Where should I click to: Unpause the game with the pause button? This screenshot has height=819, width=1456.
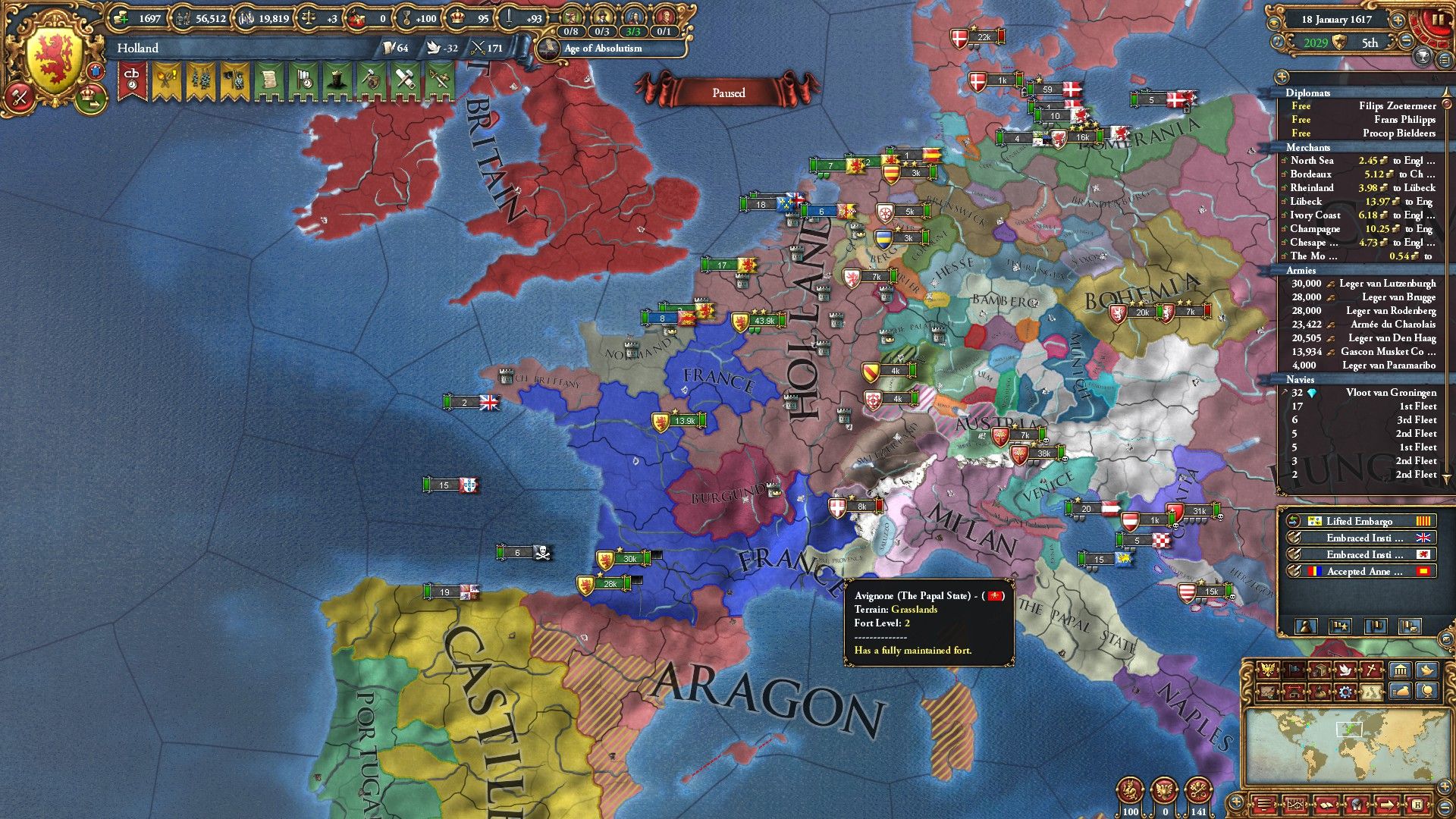tap(1439, 20)
